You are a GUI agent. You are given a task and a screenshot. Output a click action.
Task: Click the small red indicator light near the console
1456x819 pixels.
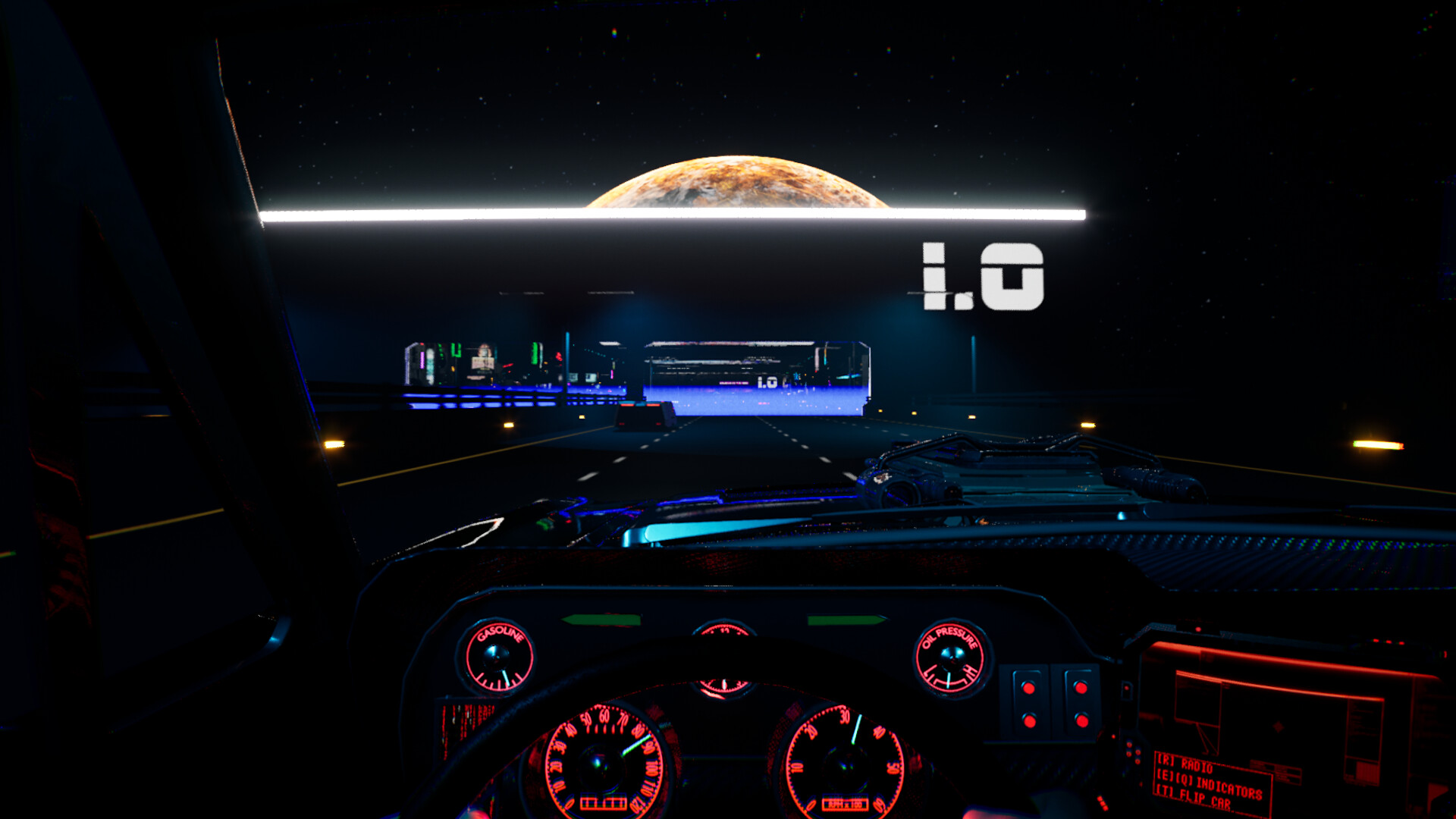1127,688
